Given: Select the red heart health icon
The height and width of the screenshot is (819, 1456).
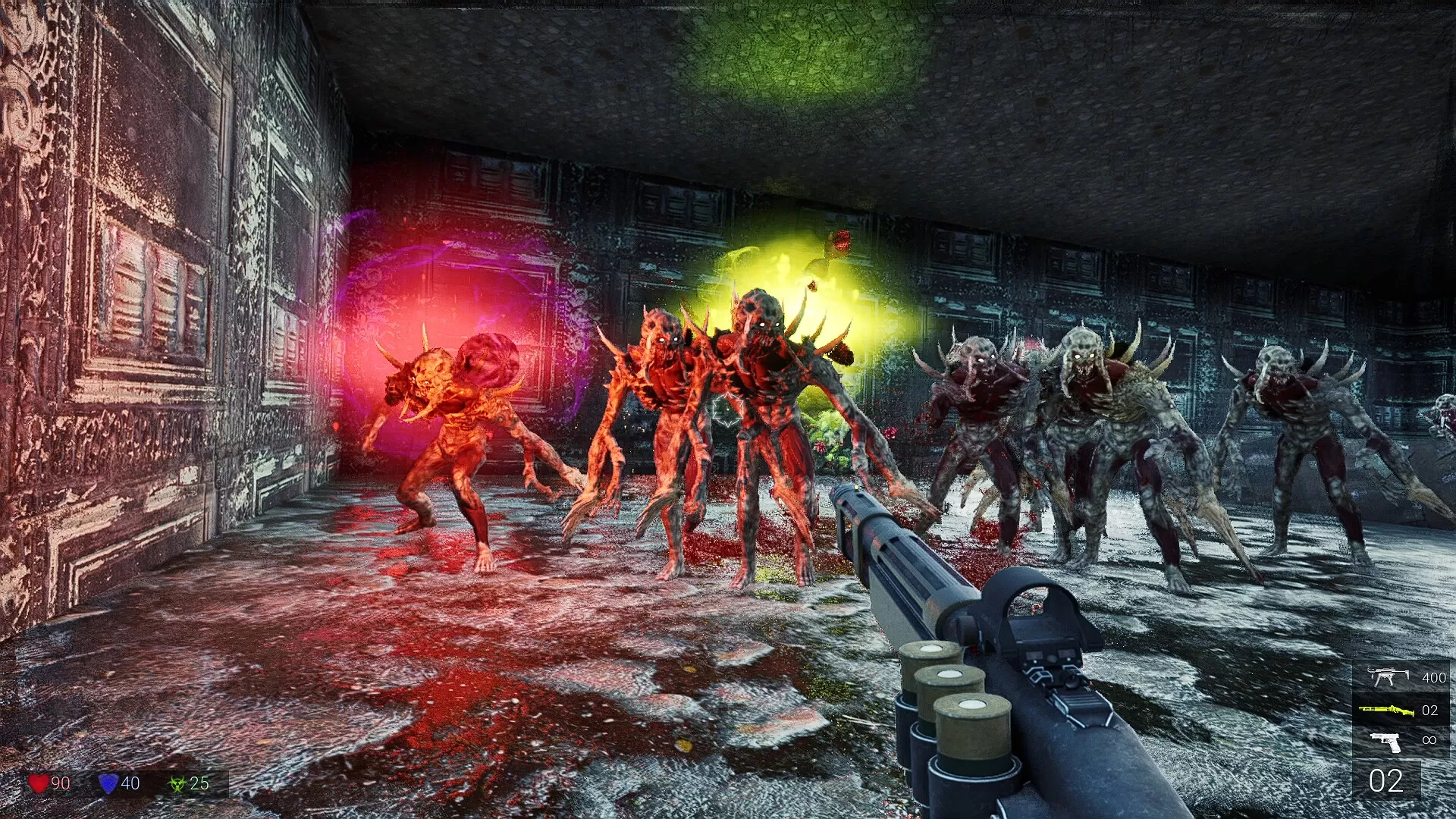Looking at the screenshot, I should 38,783.
